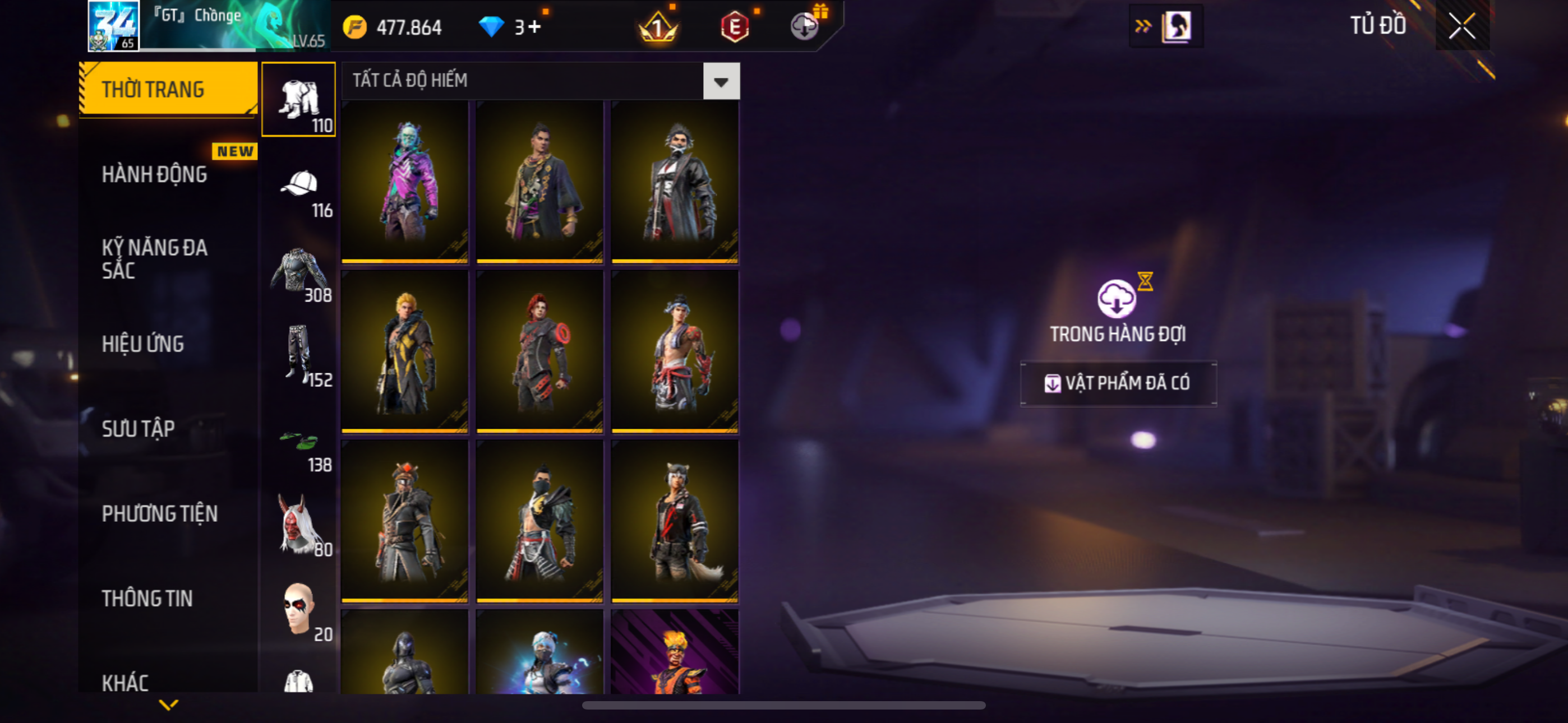Image resolution: width=1568 pixels, height=723 pixels.
Task: Open the Tất Cả Độ Hiếm rarity dropdown
Action: tap(721, 81)
